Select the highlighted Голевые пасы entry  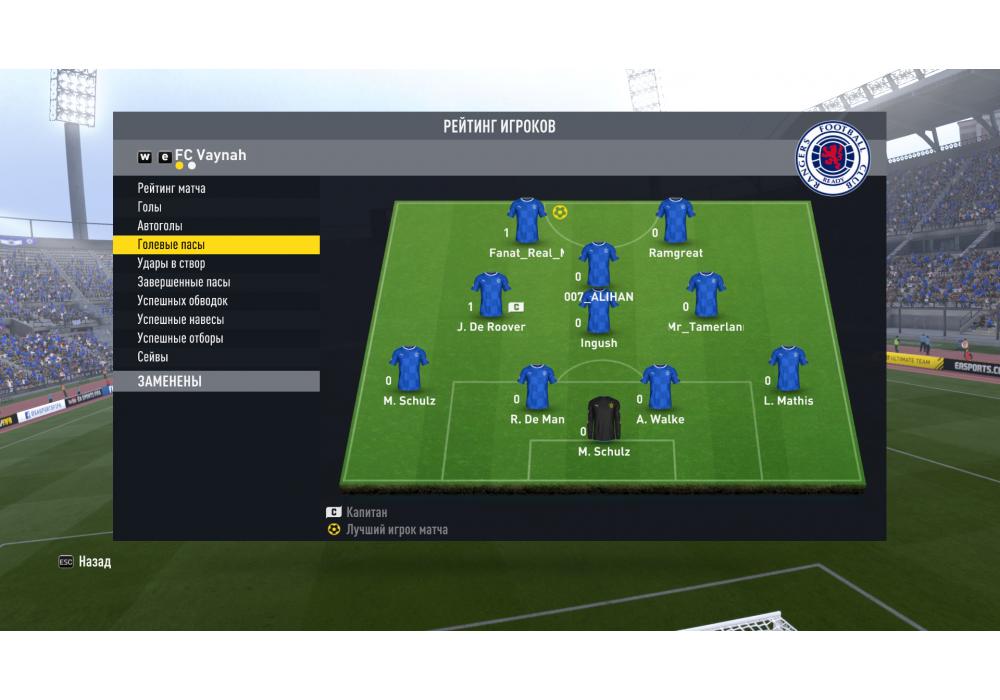click(x=172, y=245)
